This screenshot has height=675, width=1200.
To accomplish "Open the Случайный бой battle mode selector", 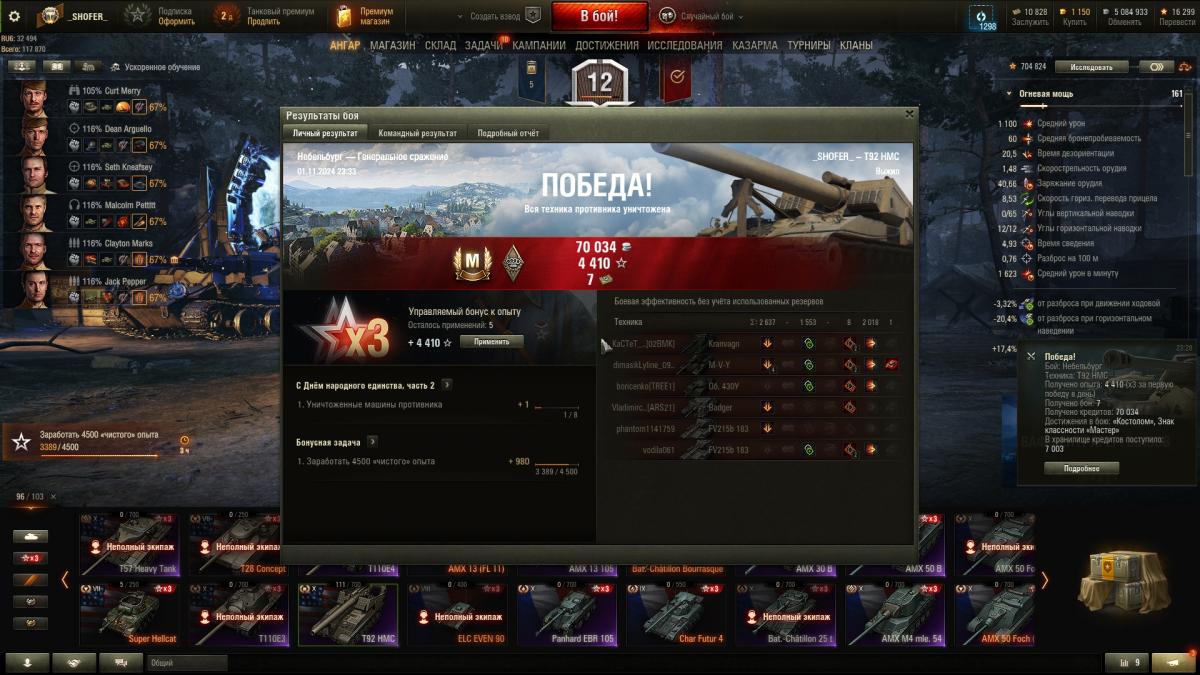I will [706, 16].
